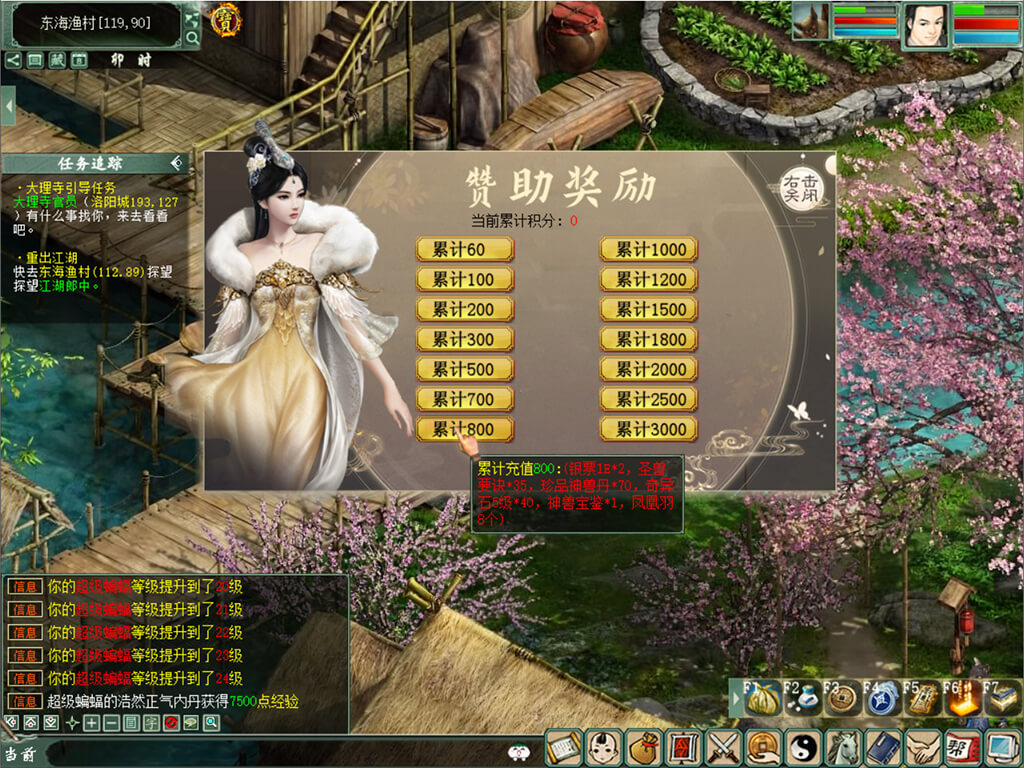Open the horse mount icon
This screenshot has width=1024, height=768.
click(x=842, y=747)
